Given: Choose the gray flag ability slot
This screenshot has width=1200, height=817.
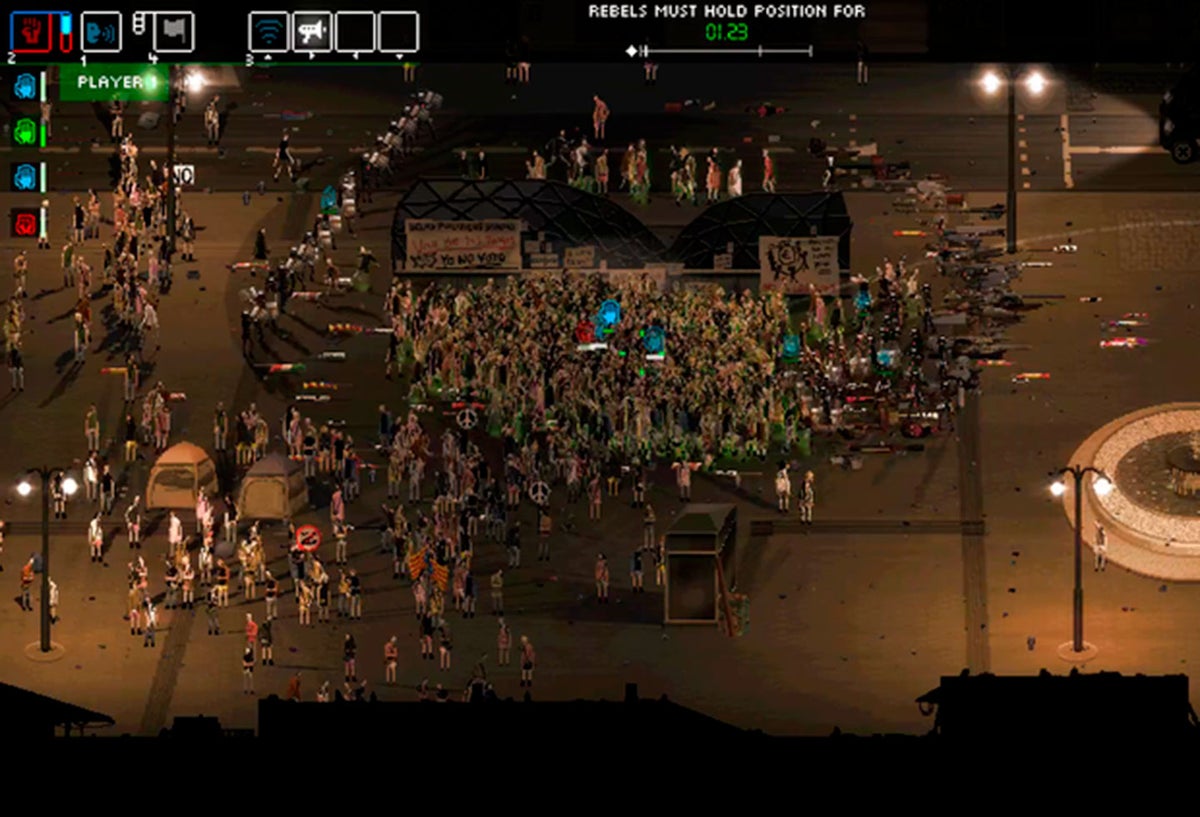Looking at the screenshot, I should (172, 32).
